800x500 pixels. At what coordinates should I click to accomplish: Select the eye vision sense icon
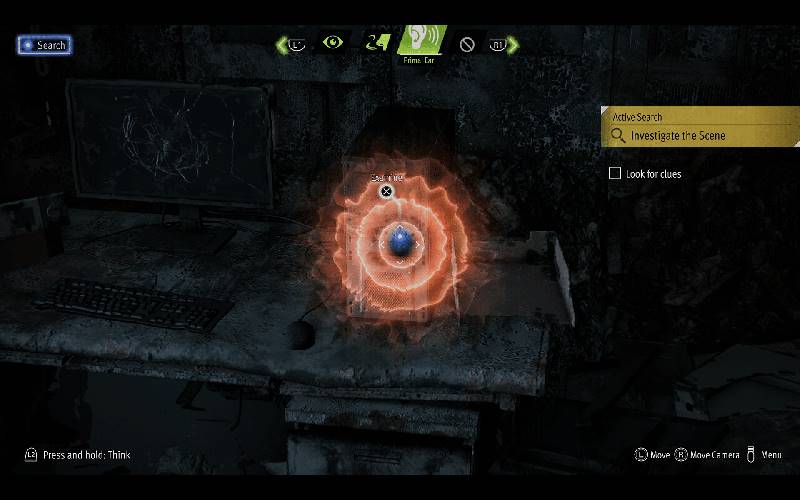(x=332, y=43)
